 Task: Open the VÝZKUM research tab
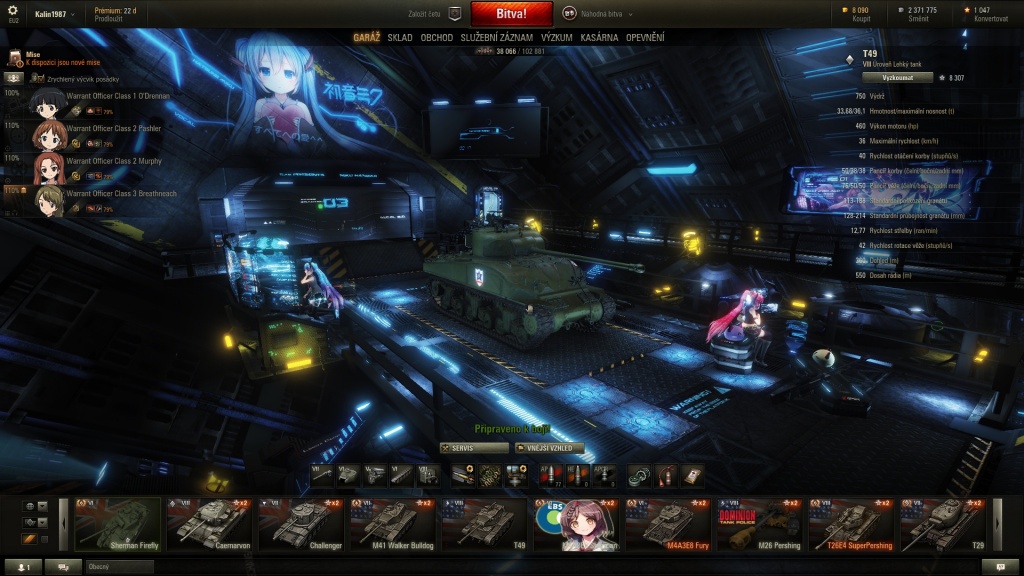[556, 38]
